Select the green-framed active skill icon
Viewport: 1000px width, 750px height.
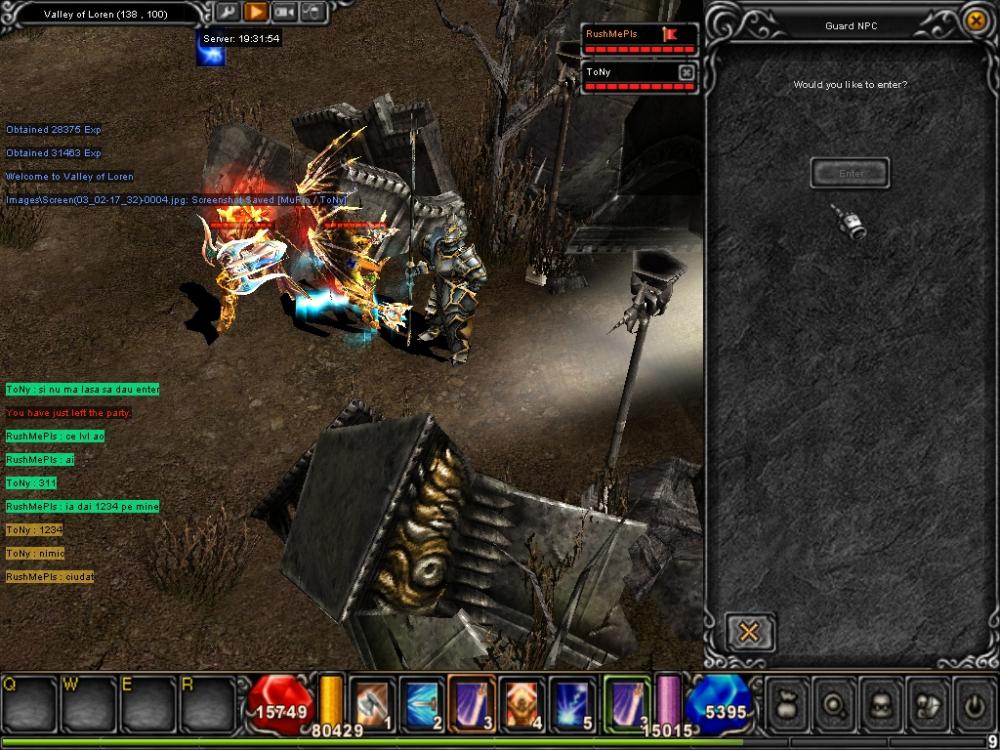tap(627, 703)
